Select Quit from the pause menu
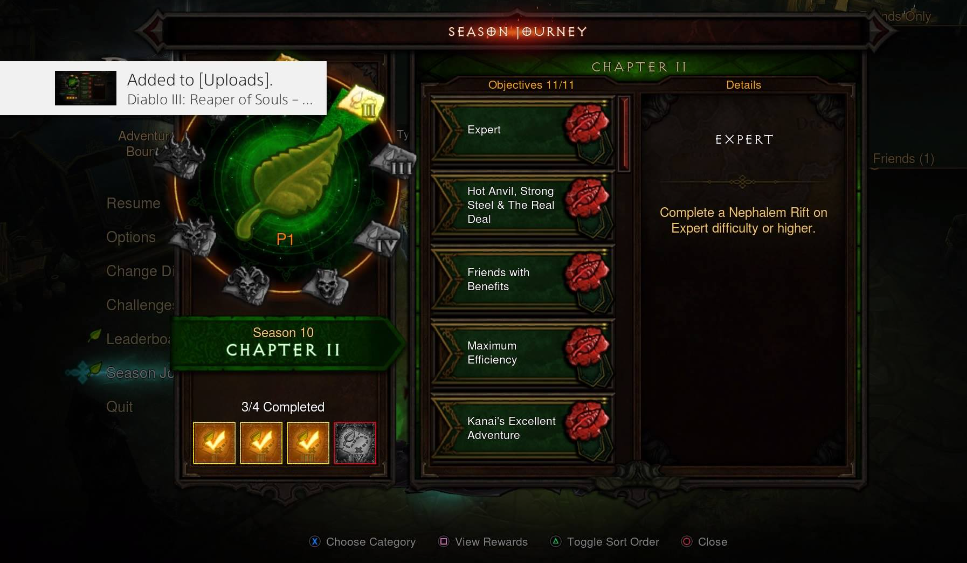Image resolution: width=967 pixels, height=563 pixels. (120, 407)
